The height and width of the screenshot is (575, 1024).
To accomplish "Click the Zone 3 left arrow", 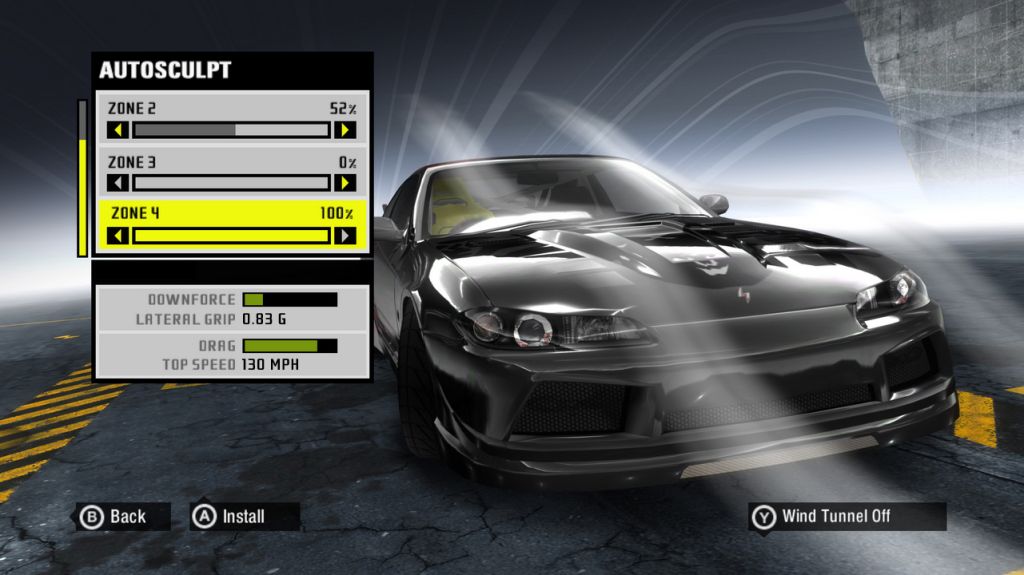I will (118, 183).
